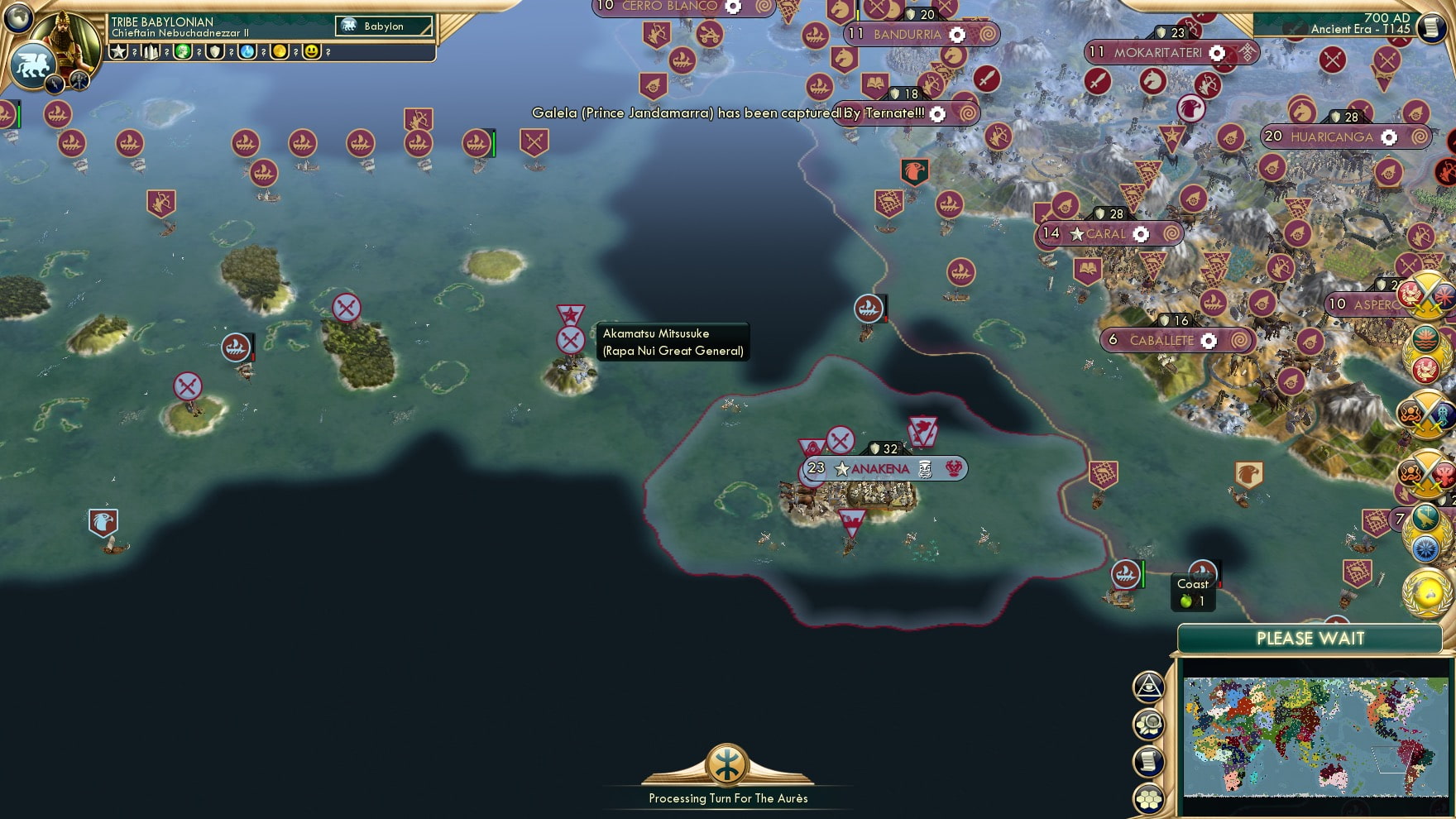1456x819 pixels.
Task: Click the happiness smiley icon in the score ribbon
Action: click(312, 53)
